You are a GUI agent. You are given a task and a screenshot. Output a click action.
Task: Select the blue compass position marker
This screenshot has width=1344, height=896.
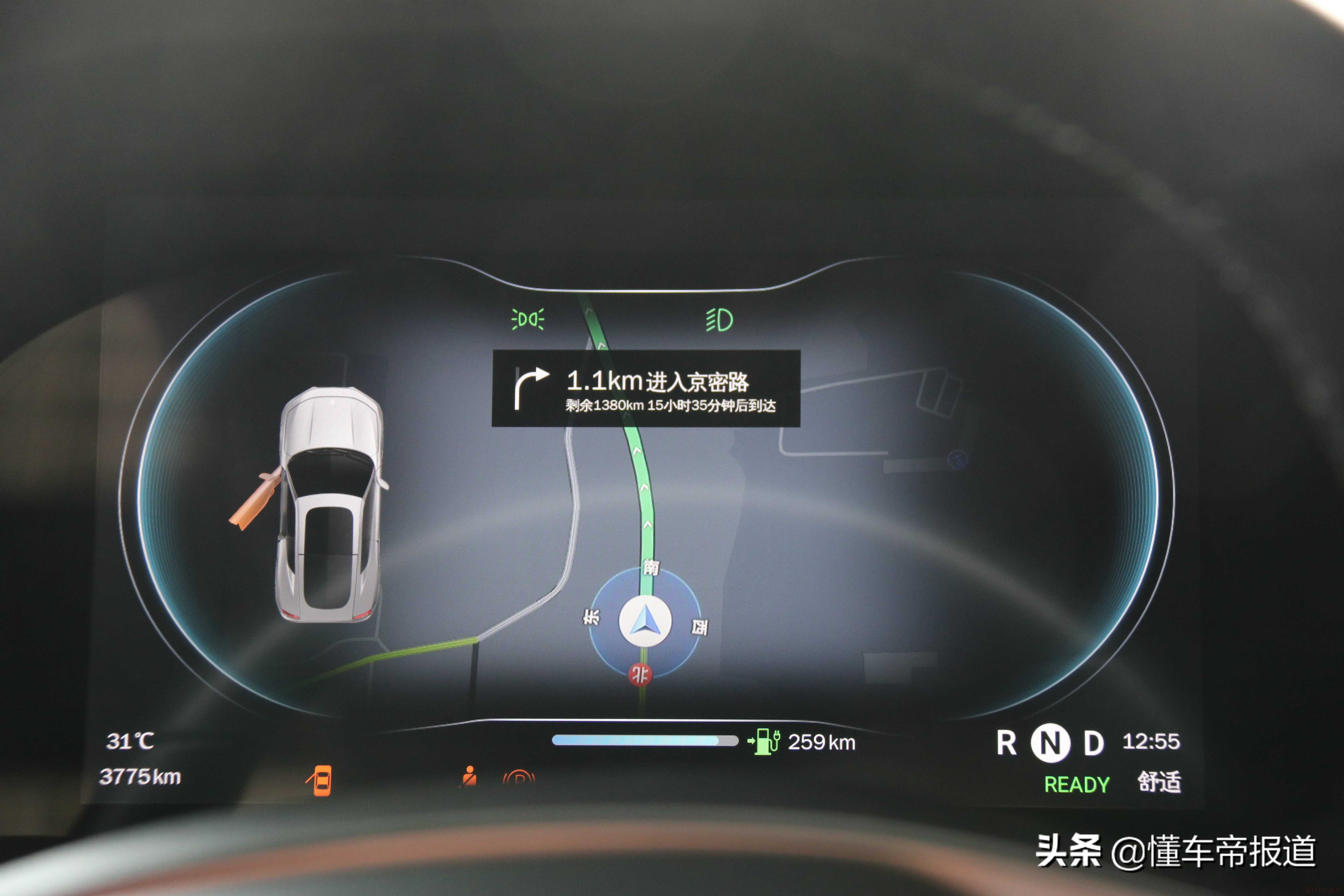pos(645,621)
